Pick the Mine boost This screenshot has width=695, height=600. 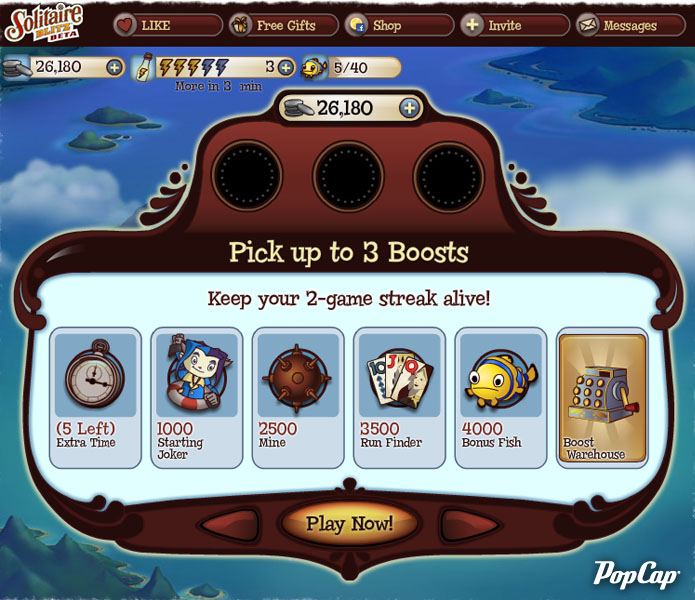pos(298,397)
